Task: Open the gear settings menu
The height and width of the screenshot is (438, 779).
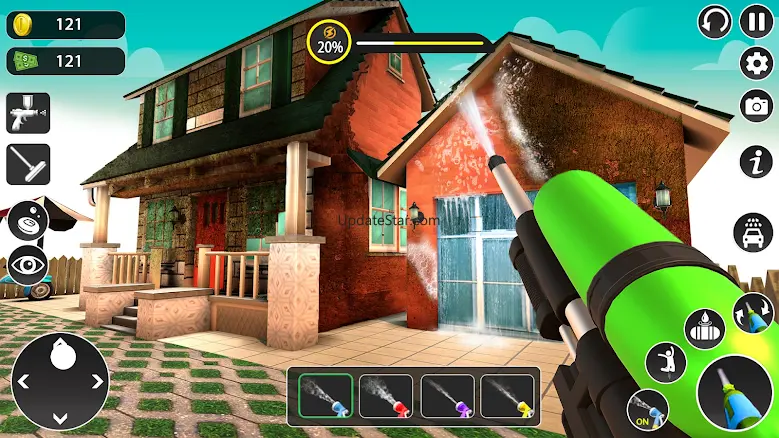Action: [x=756, y=63]
